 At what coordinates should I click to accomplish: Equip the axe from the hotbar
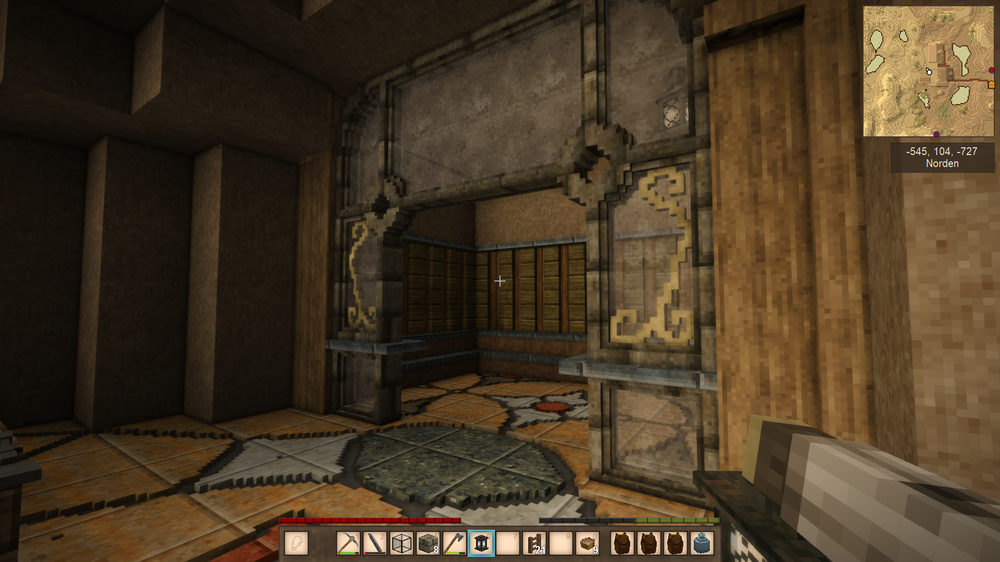click(454, 543)
